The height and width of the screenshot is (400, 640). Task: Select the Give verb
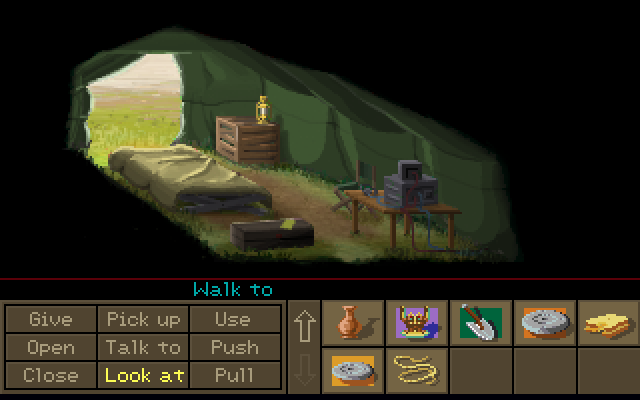(x=51, y=319)
